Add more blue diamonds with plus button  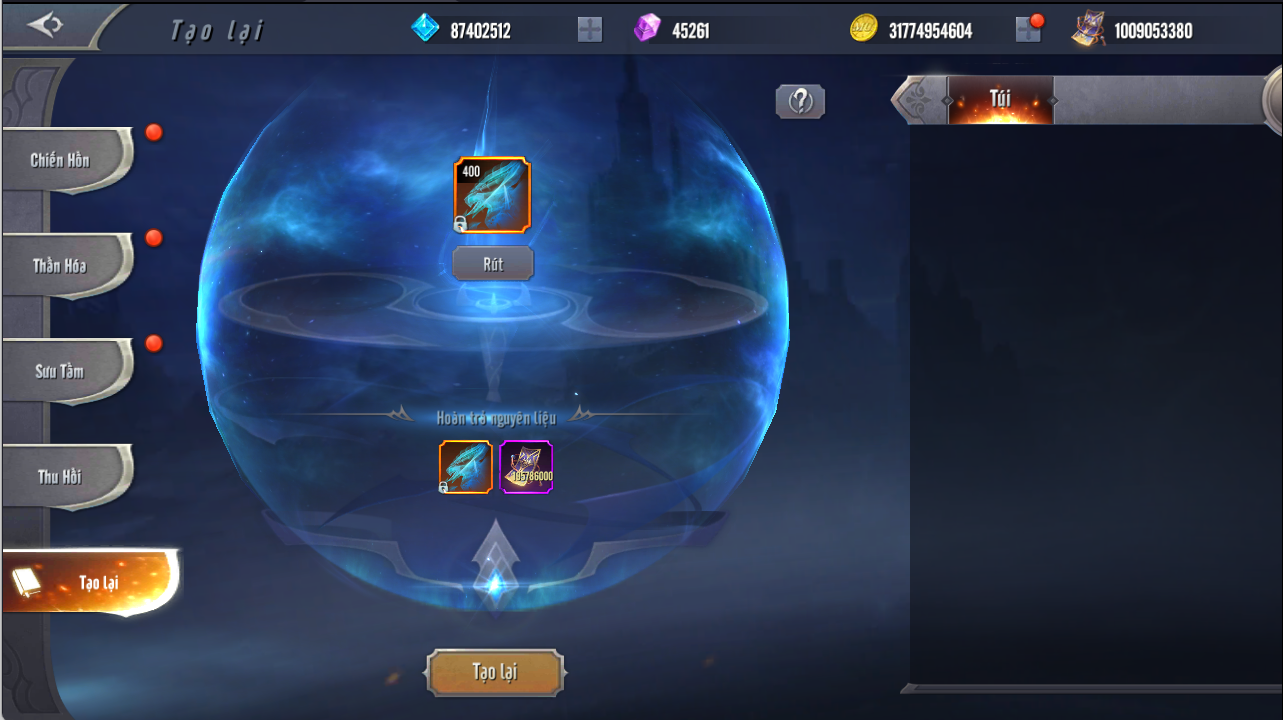[x=590, y=30]
